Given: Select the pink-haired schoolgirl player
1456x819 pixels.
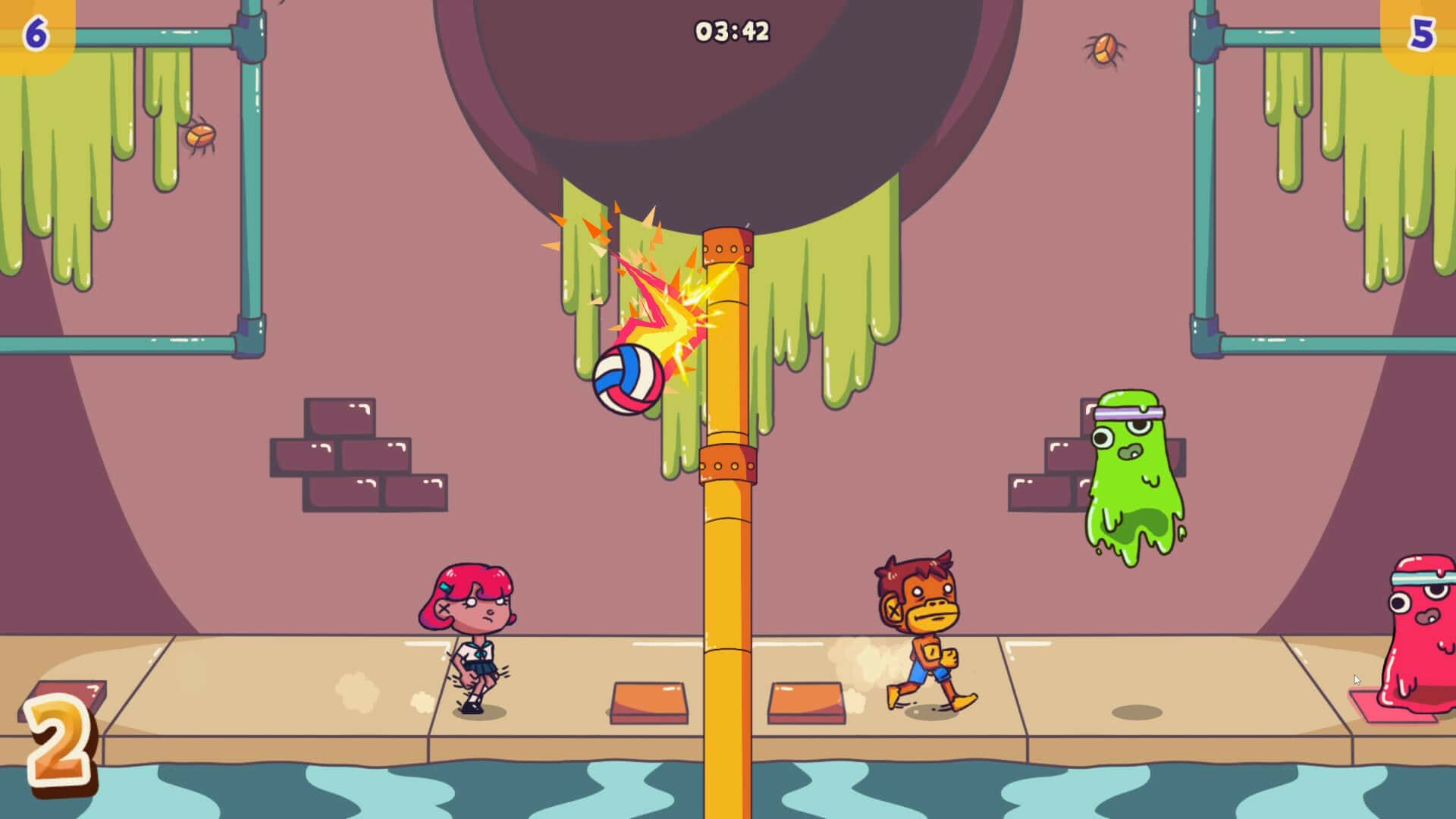Looking at the screenshot, I should point(470,637).
